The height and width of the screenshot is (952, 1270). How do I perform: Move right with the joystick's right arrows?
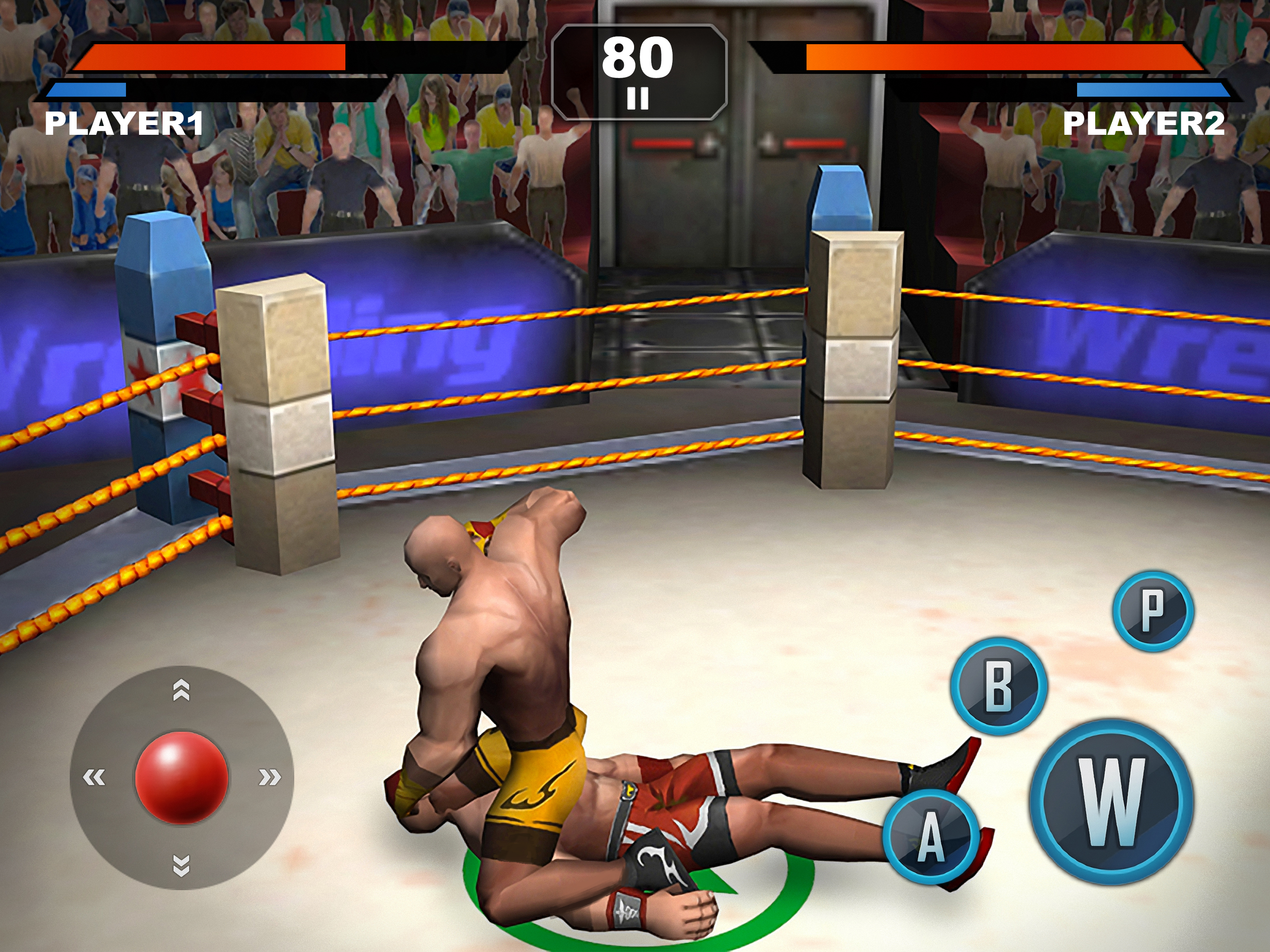pyautogui.click(x=269, y=777)
